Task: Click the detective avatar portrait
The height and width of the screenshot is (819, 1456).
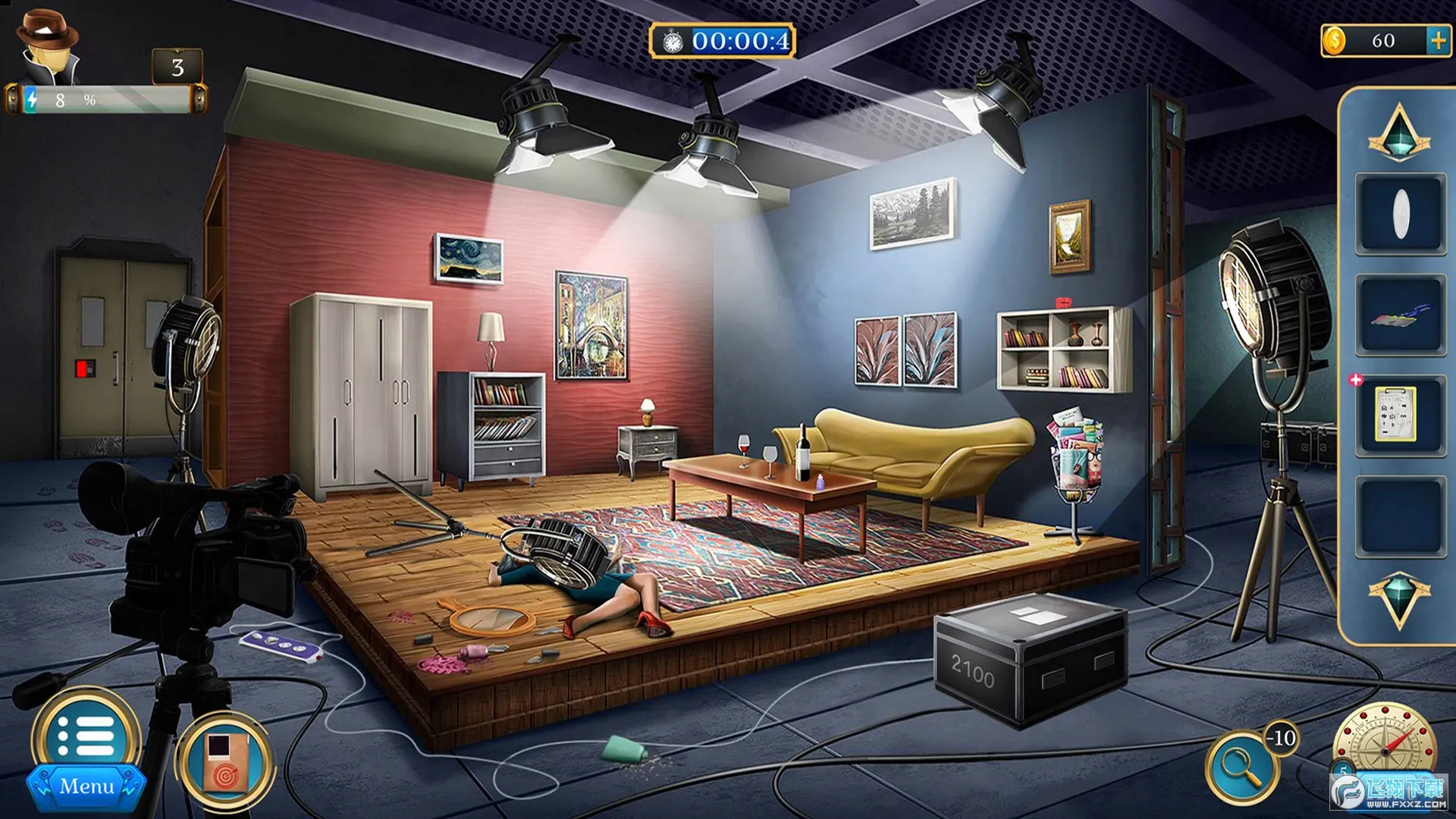Action: (49, 45)
